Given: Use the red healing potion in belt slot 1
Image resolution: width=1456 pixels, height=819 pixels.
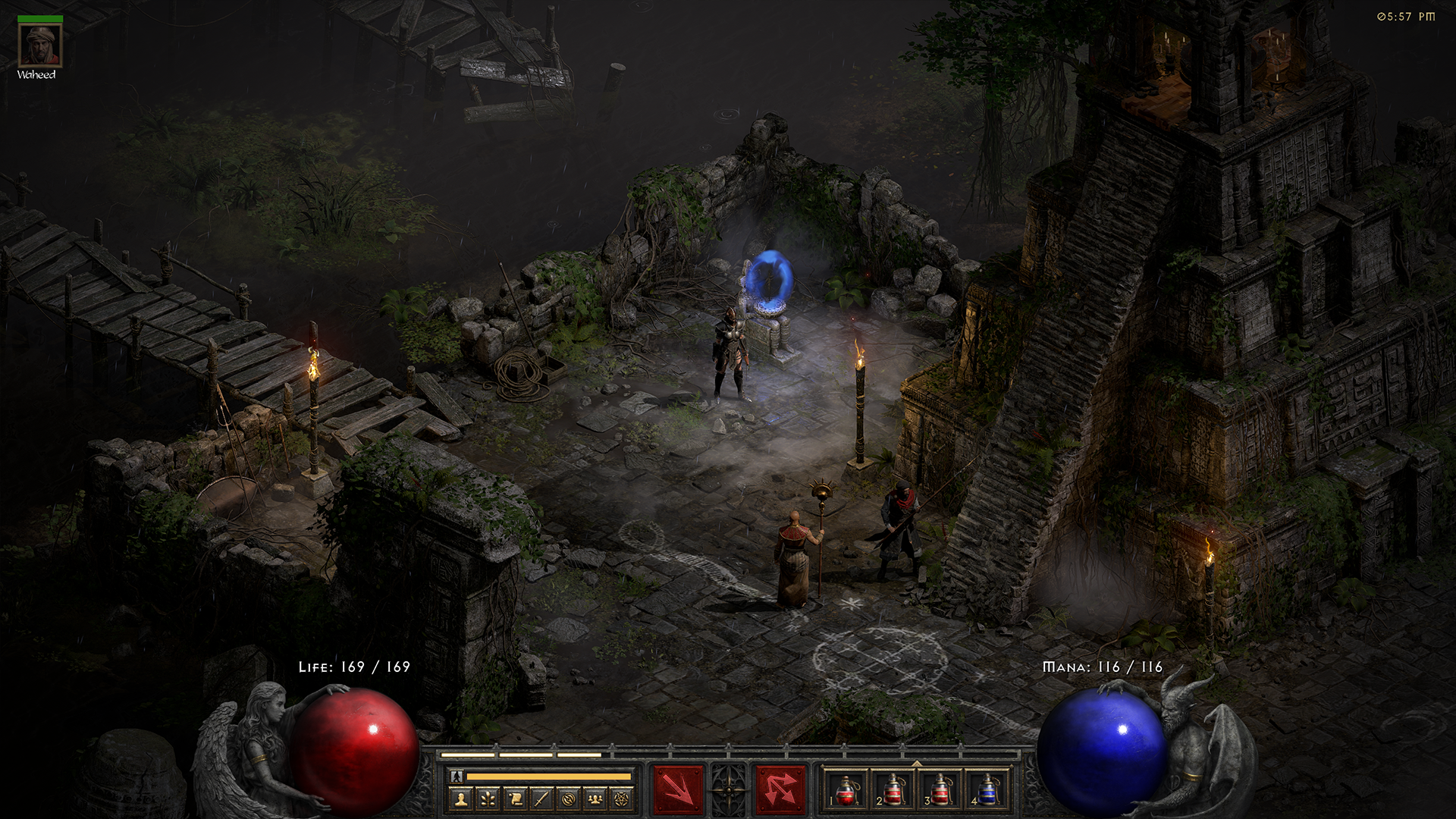Looking at the screenshot, I should pyautogui.click(x=847, y=790).
